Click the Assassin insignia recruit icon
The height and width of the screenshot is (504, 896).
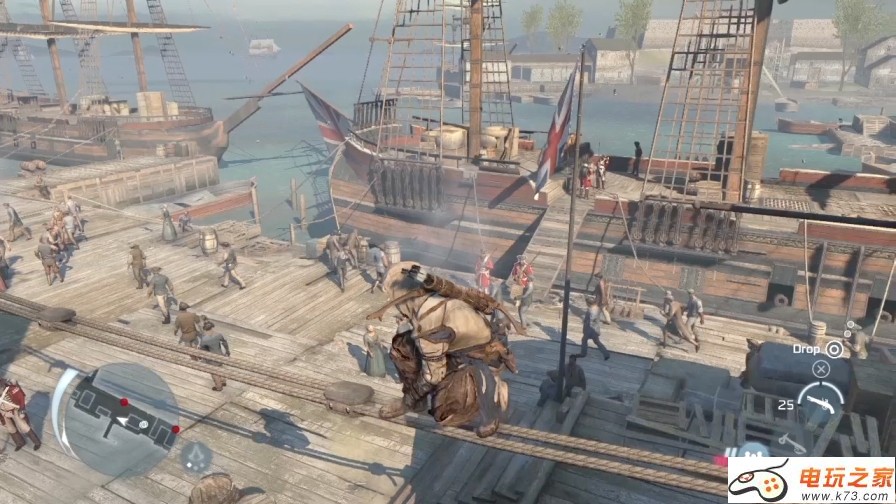tap(194, 457)
